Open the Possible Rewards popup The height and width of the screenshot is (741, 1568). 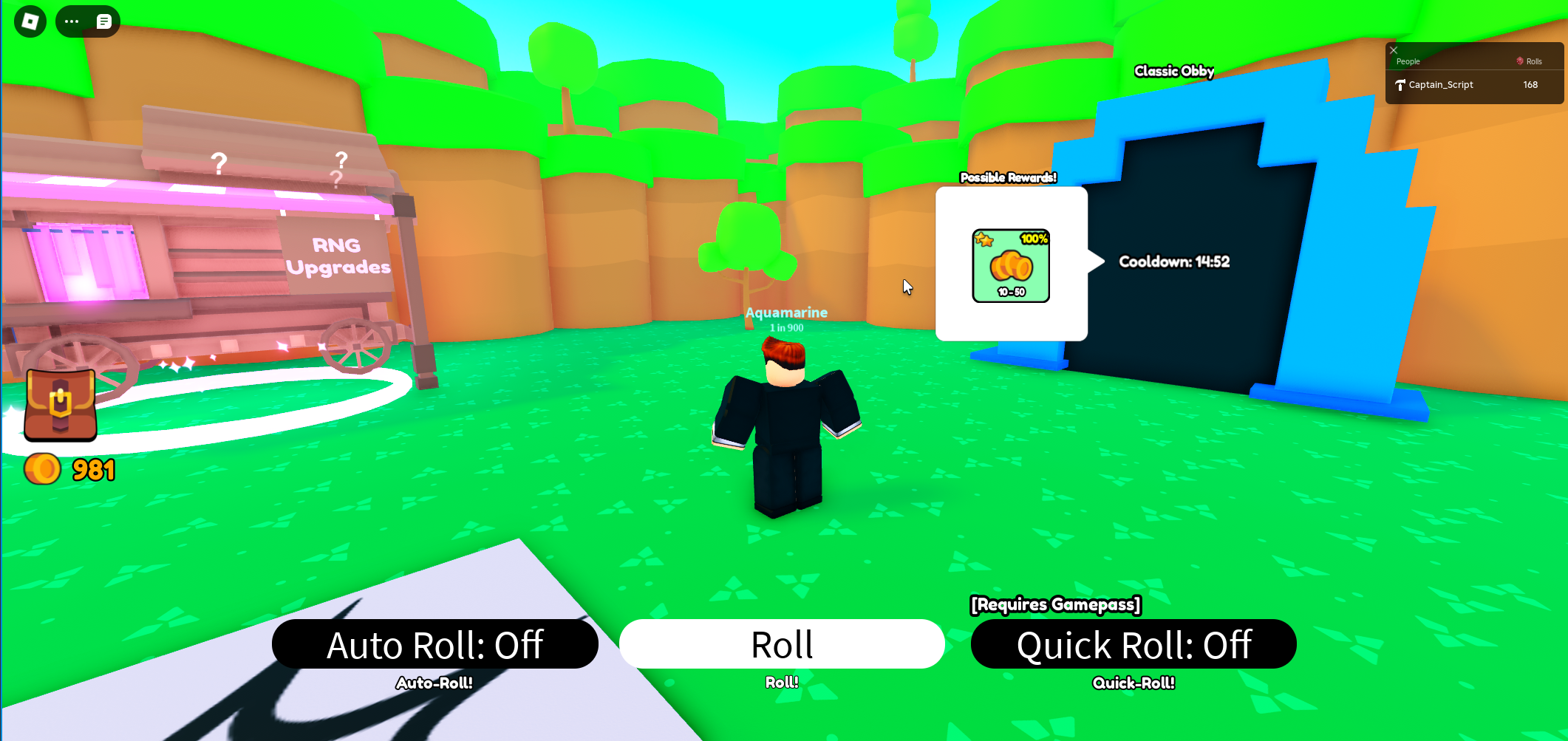[x=1009, y=177]
